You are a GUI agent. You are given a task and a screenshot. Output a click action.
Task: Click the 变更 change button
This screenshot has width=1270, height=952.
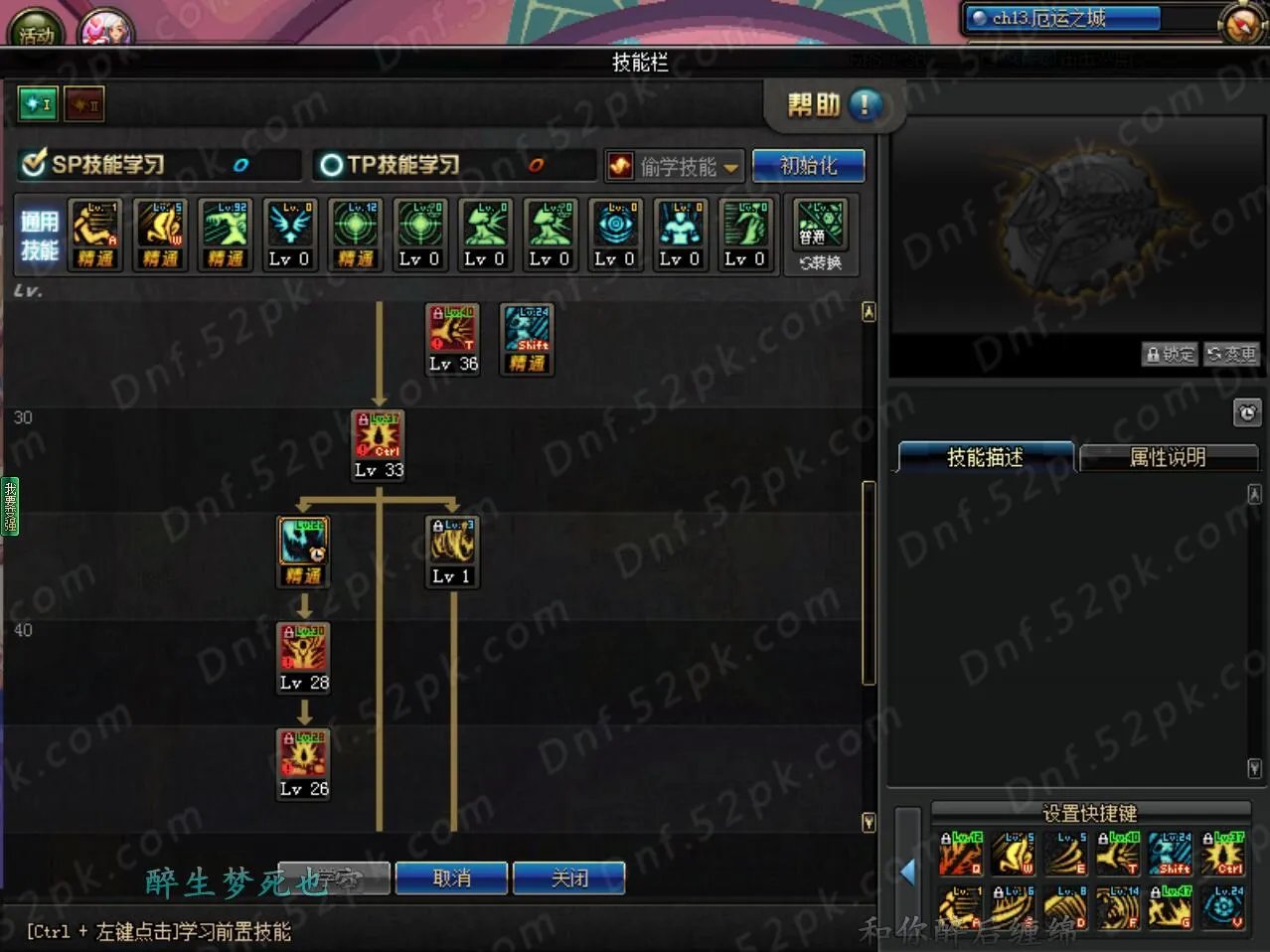[x=1231, y=354]
